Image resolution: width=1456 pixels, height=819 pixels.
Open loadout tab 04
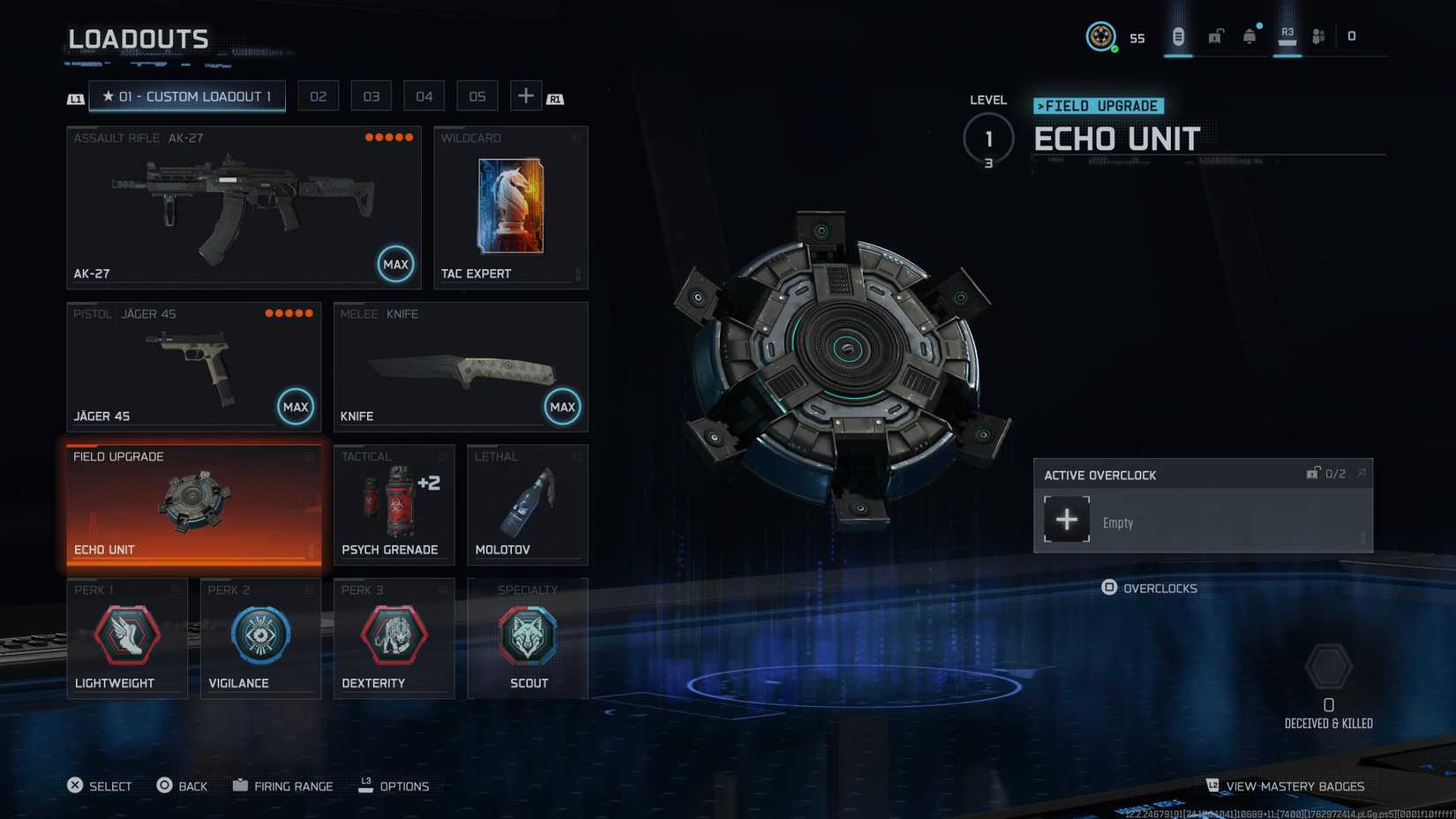tap(424, 96)
